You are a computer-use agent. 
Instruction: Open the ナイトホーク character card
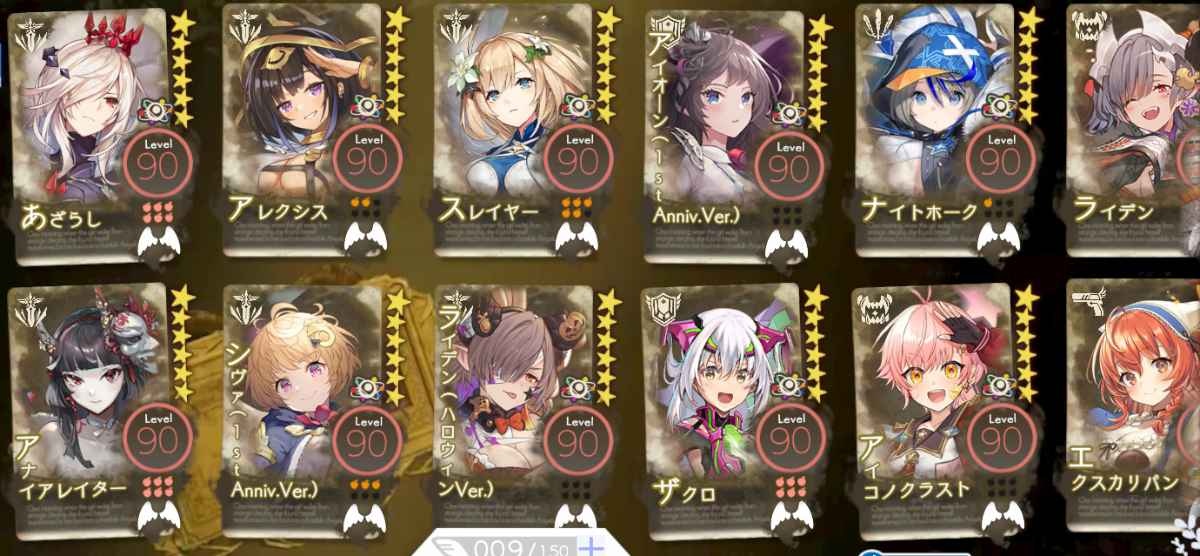[934, 130]
